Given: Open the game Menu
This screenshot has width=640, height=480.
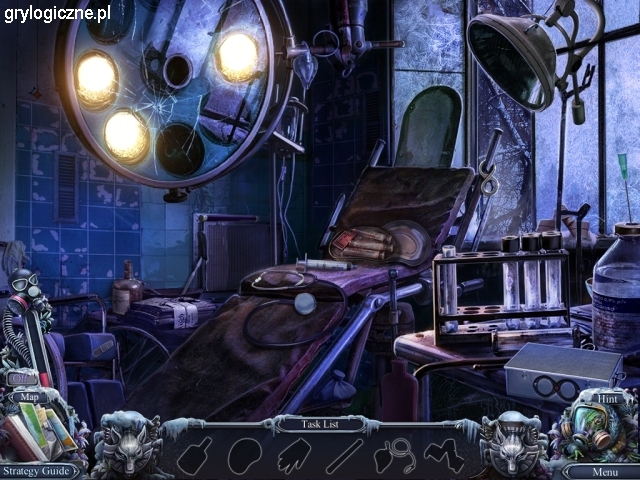Looking at the screenshot, I should [604, 471].
